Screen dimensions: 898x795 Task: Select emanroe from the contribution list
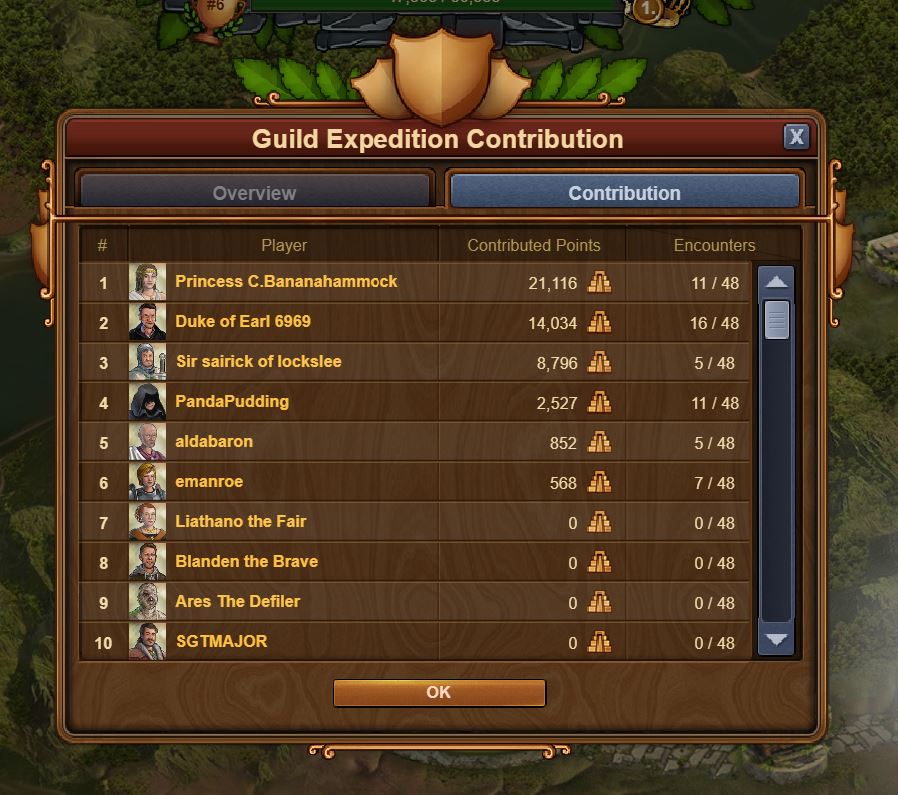209,482
